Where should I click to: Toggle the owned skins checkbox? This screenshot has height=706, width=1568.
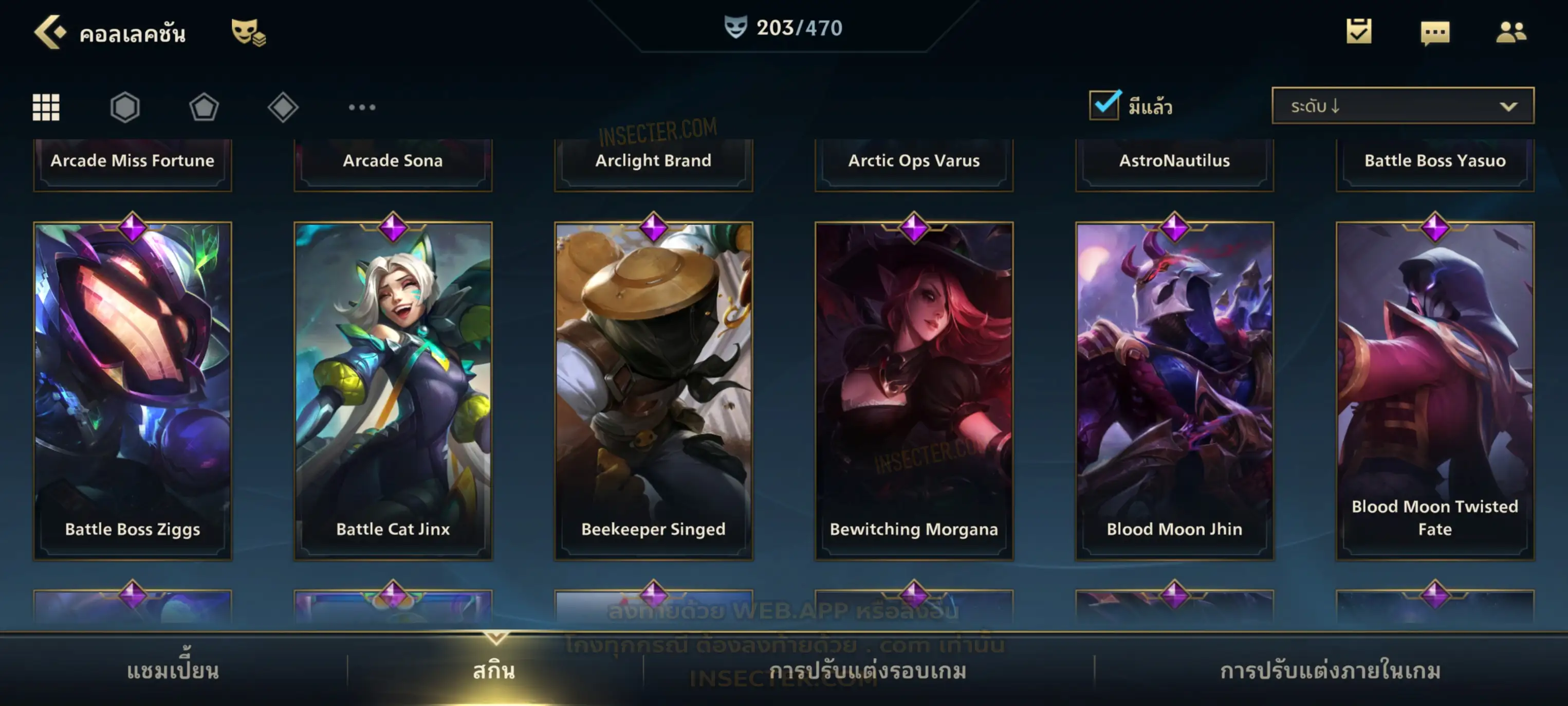point(1103,105)
